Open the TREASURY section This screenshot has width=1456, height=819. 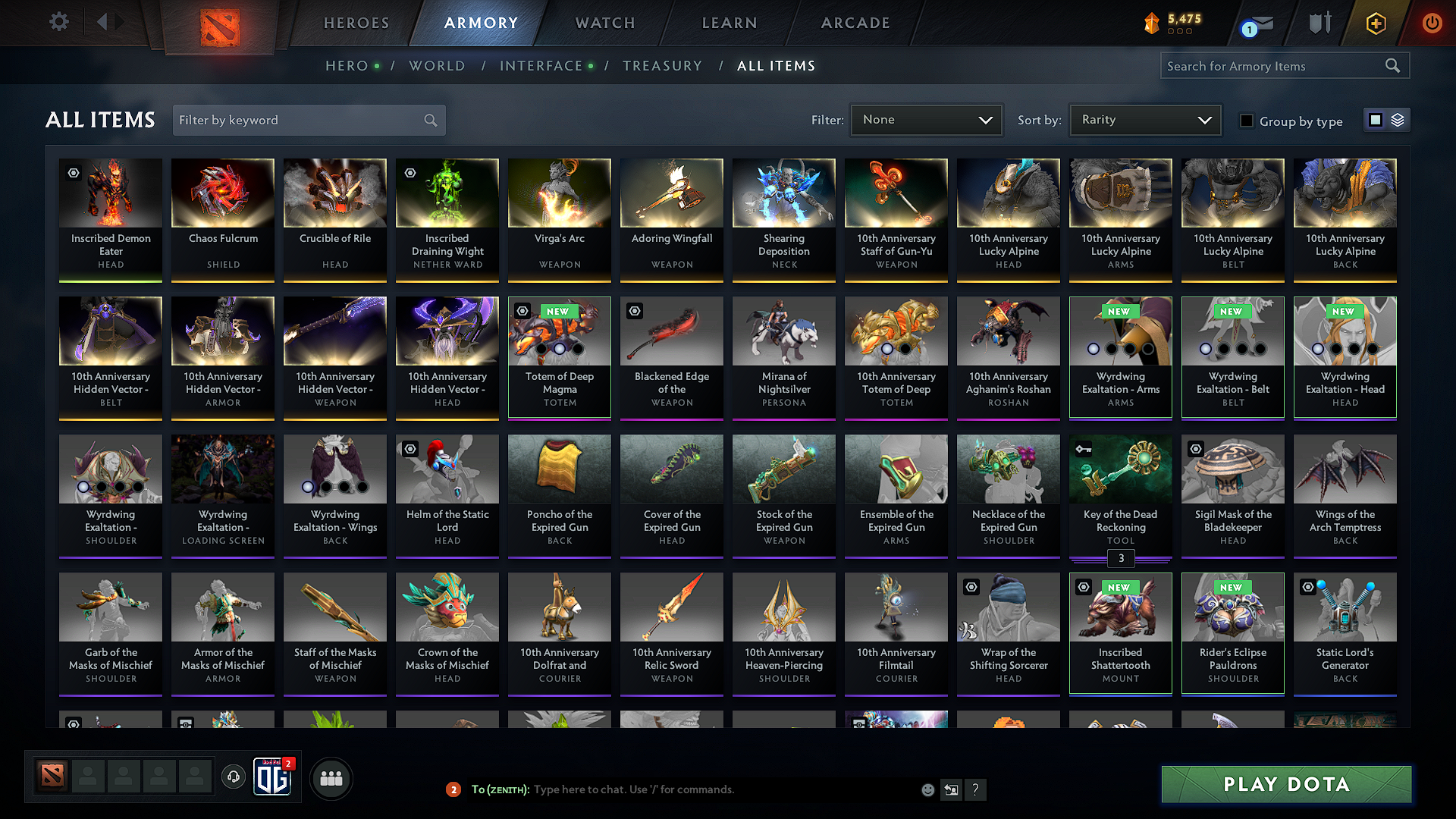click(662, 66)
